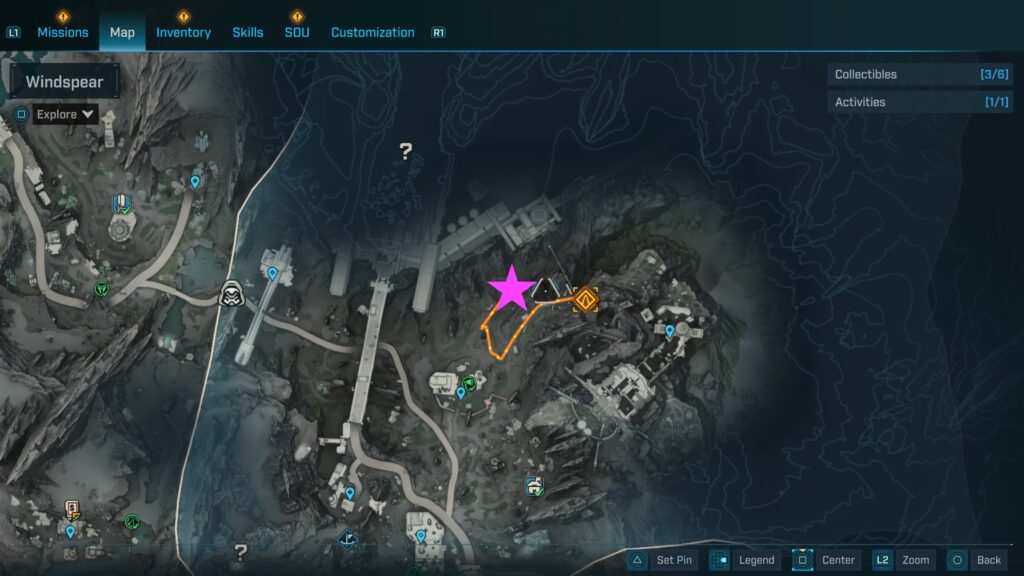
Task: Click the Back button
Action: pyautogui.click(x=975, y=560)
